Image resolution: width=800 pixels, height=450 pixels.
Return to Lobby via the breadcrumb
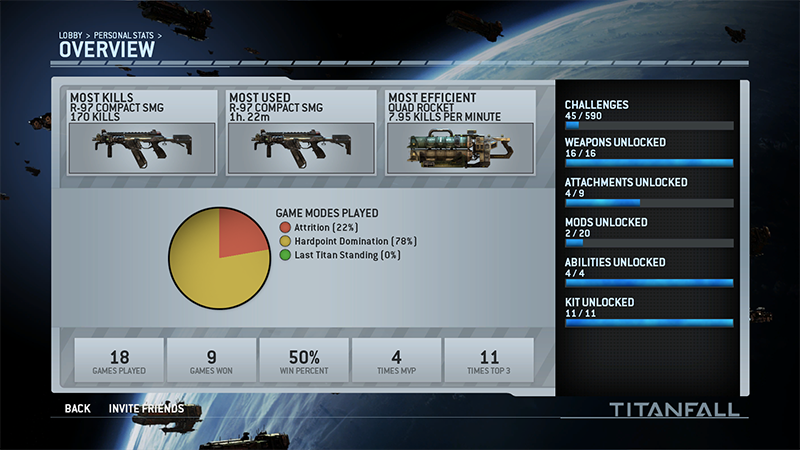pos(70,36)
